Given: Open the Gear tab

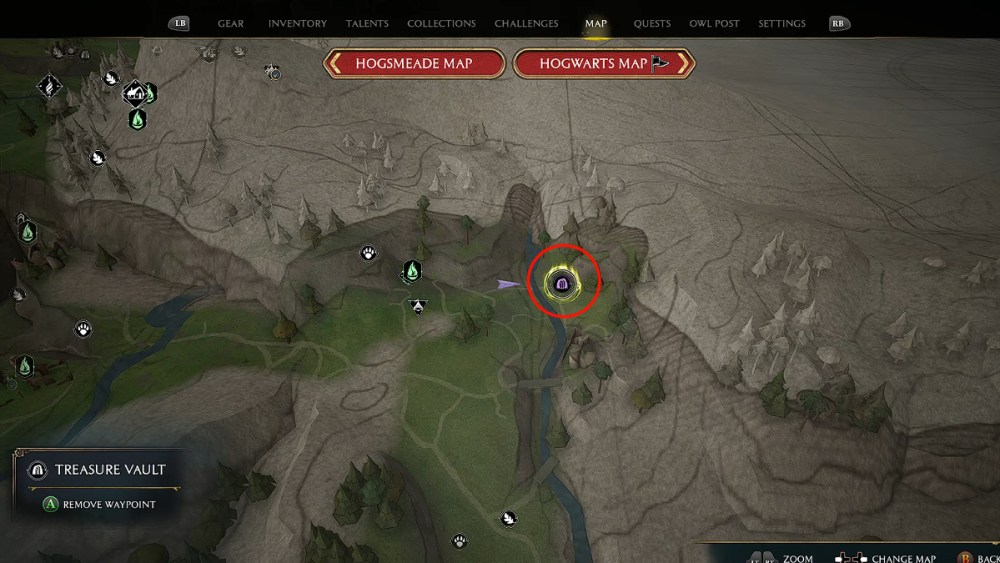Looking at the screenshot, I should tap(230, 23).
